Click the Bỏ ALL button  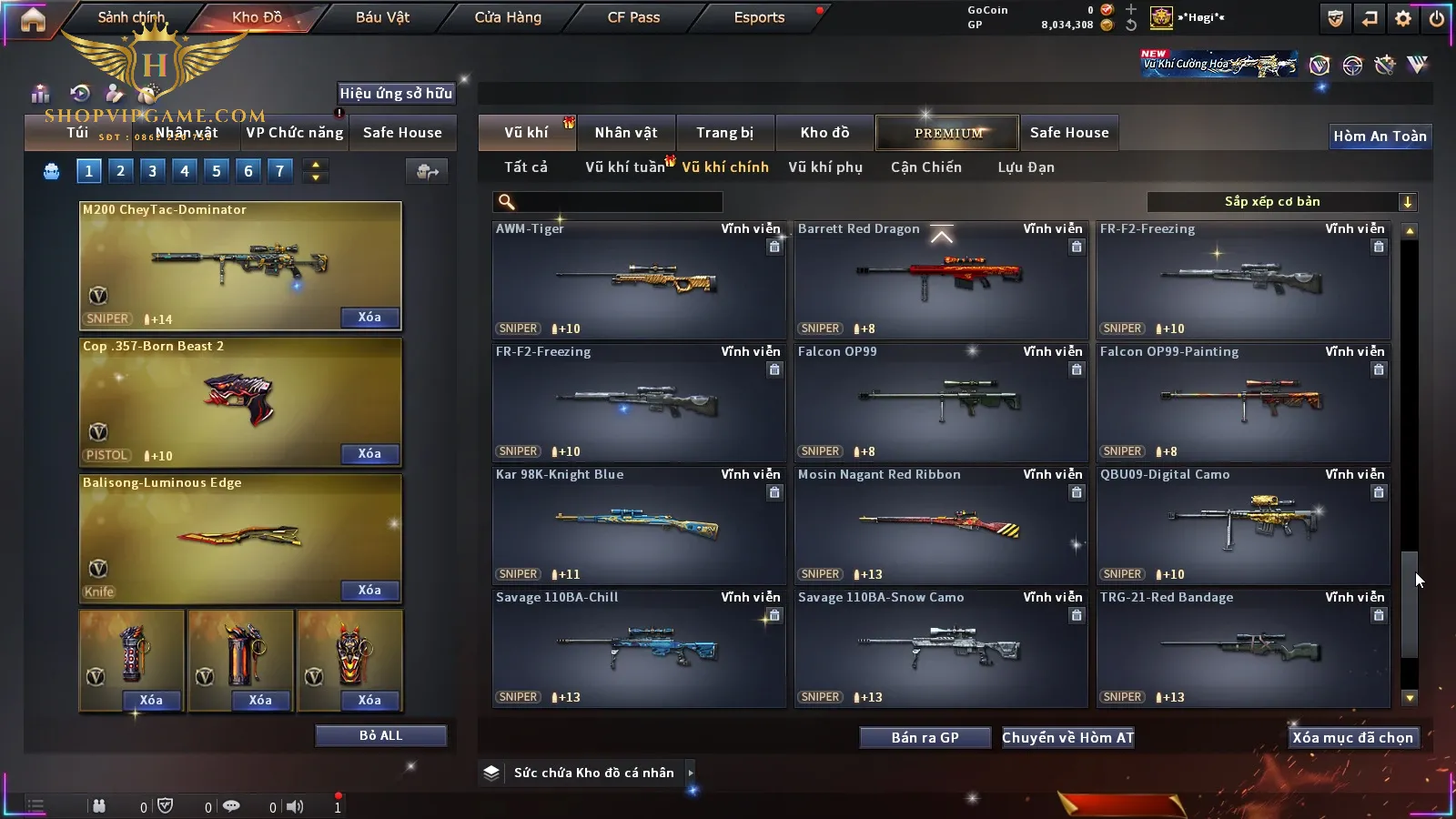tap(380, 735)
